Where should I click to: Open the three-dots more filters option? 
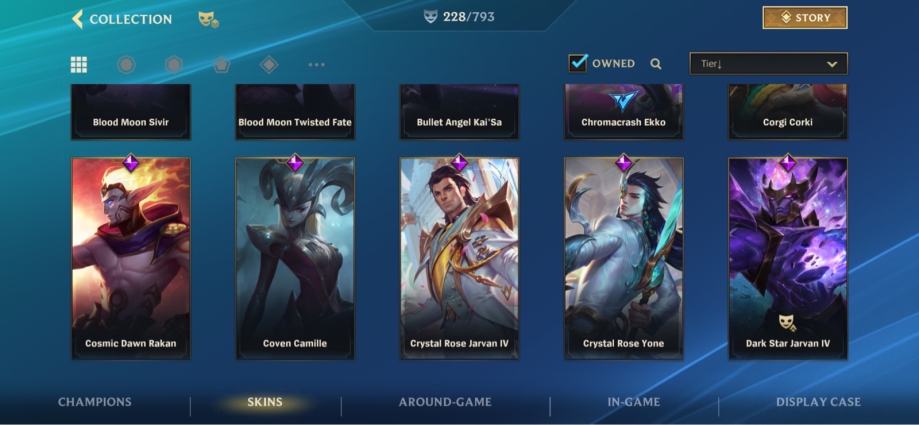click(x=317, y=65)
